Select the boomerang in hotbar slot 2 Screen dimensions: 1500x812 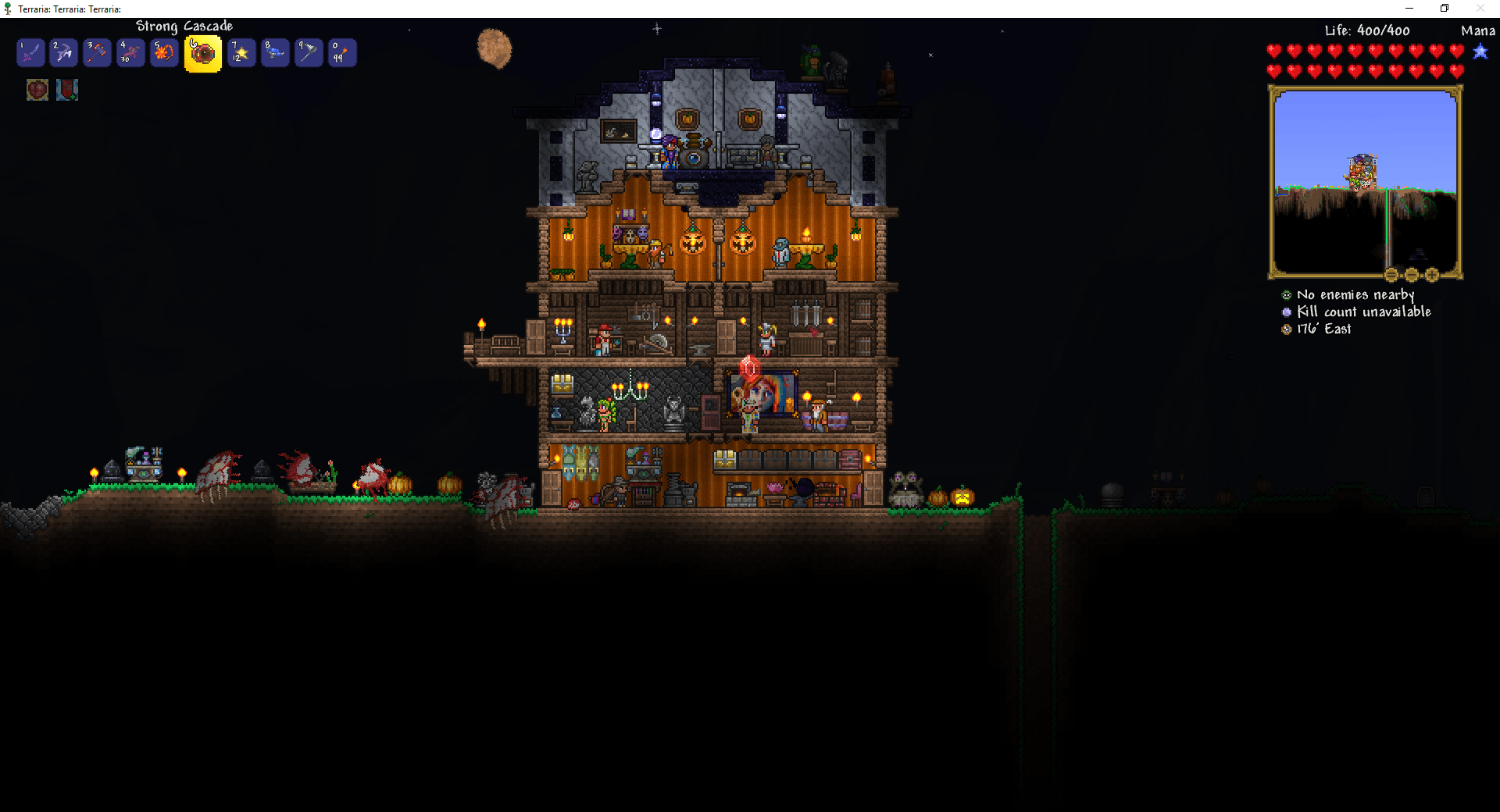pos(64,52)
